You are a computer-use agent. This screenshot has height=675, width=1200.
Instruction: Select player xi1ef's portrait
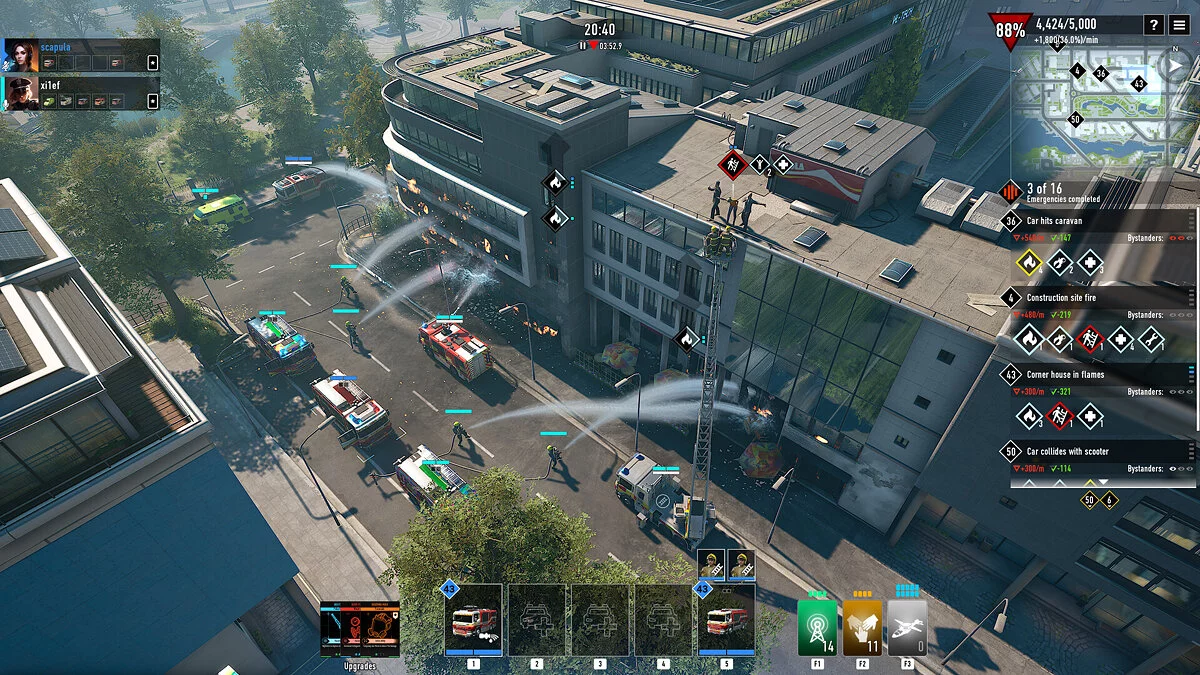(x=21, y=93)
